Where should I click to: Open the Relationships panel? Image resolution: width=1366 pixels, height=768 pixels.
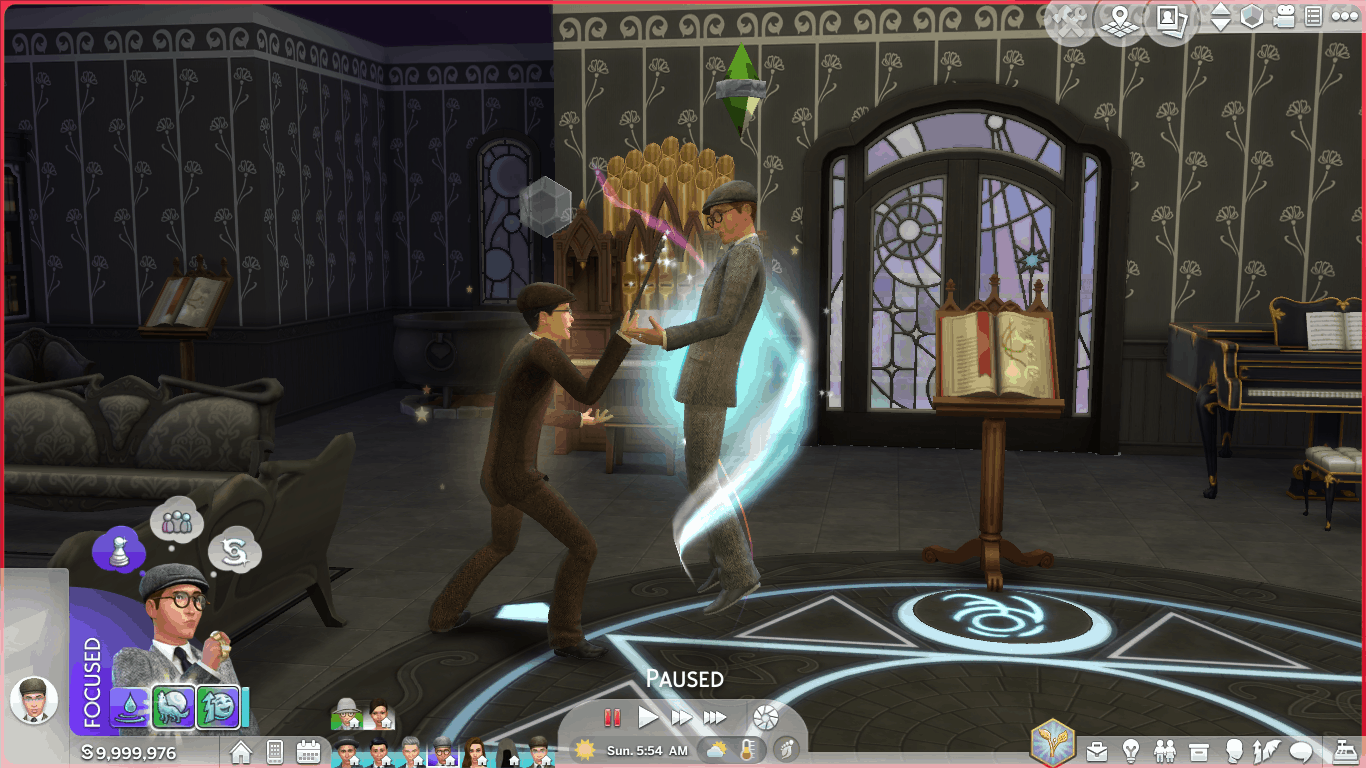pyautogui.click(x=1165, y=750)
